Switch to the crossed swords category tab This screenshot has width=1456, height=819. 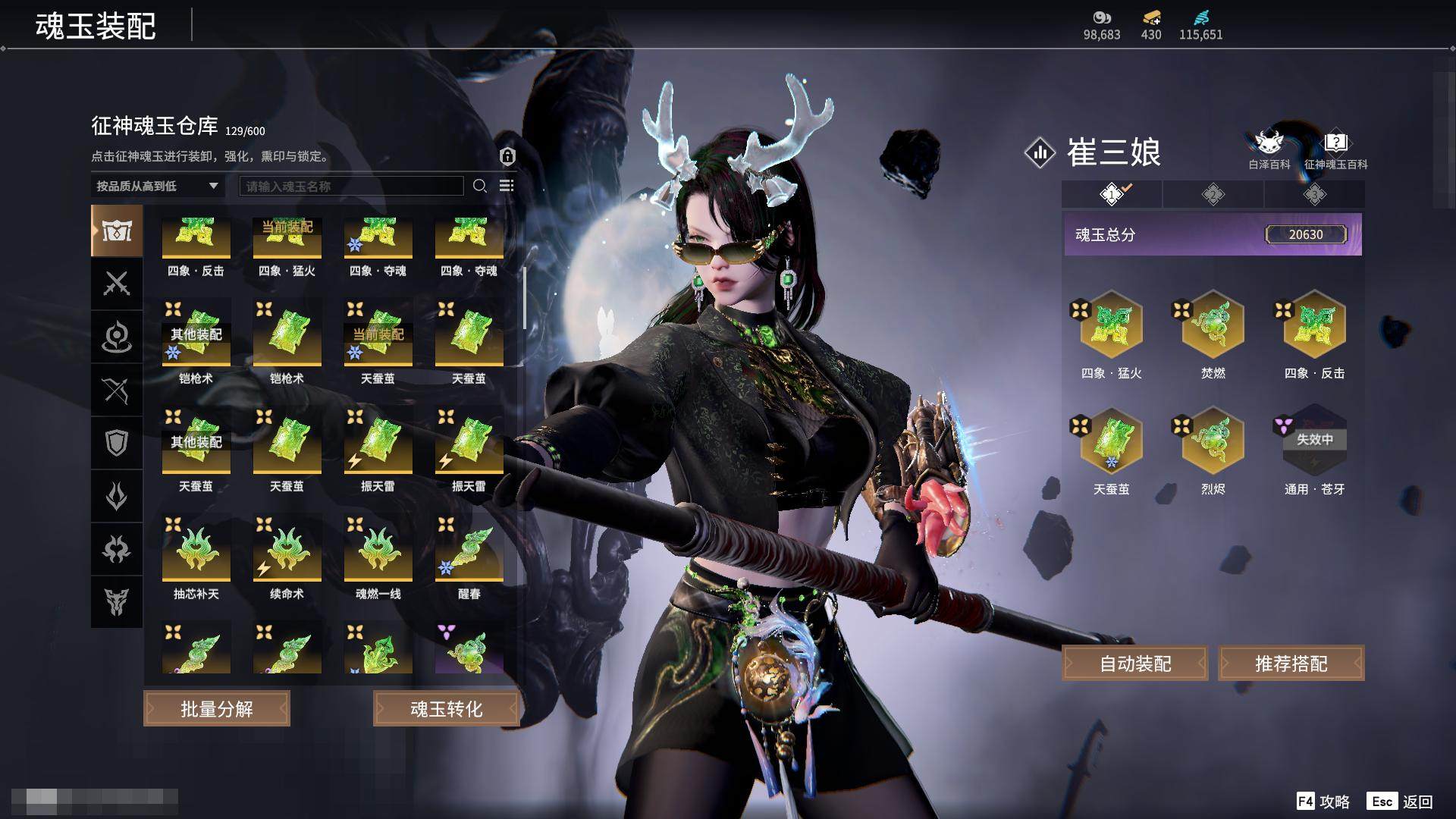(117, 284)
